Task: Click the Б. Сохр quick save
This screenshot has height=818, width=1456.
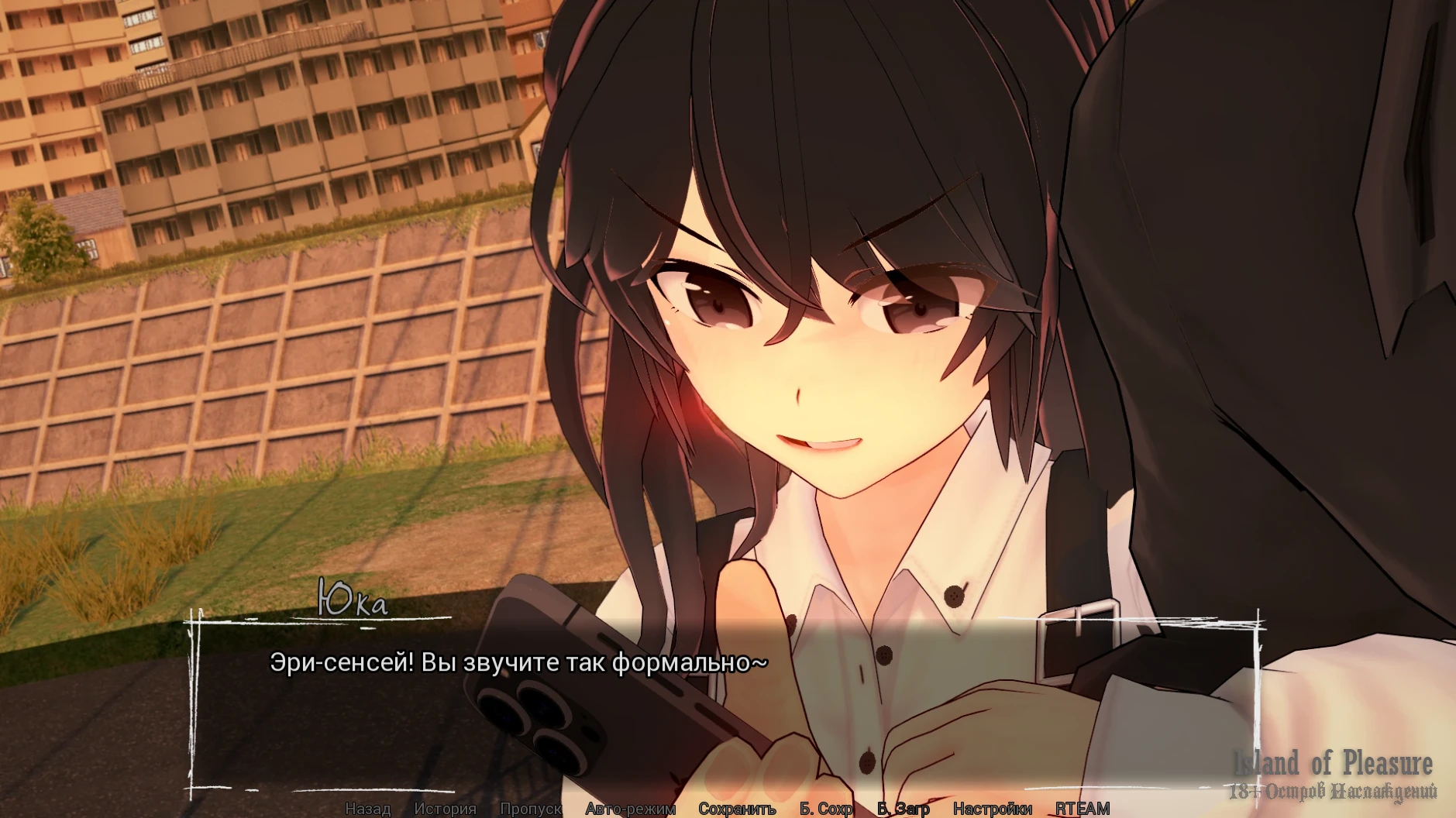Action: click(x=826, y=809)
